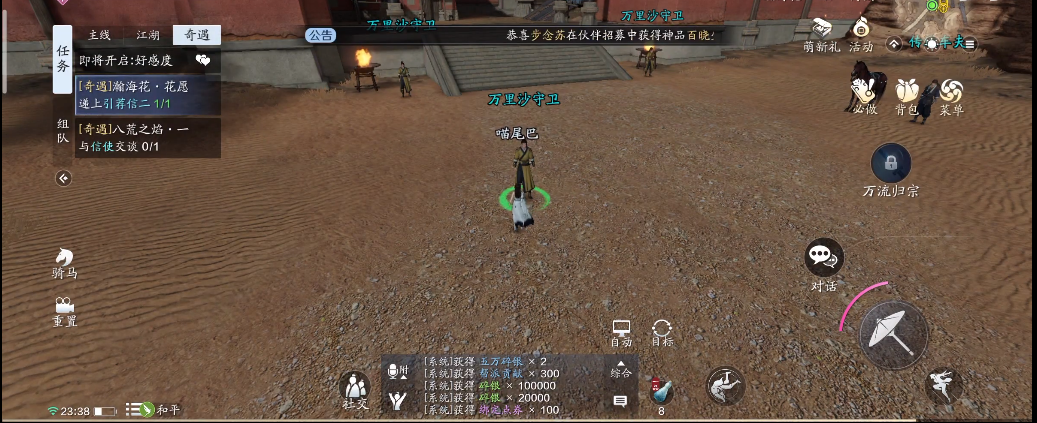Switch to the 江湖 quest tab
Viewport: 1037px width, 423px height.
(x=148, y=35)
